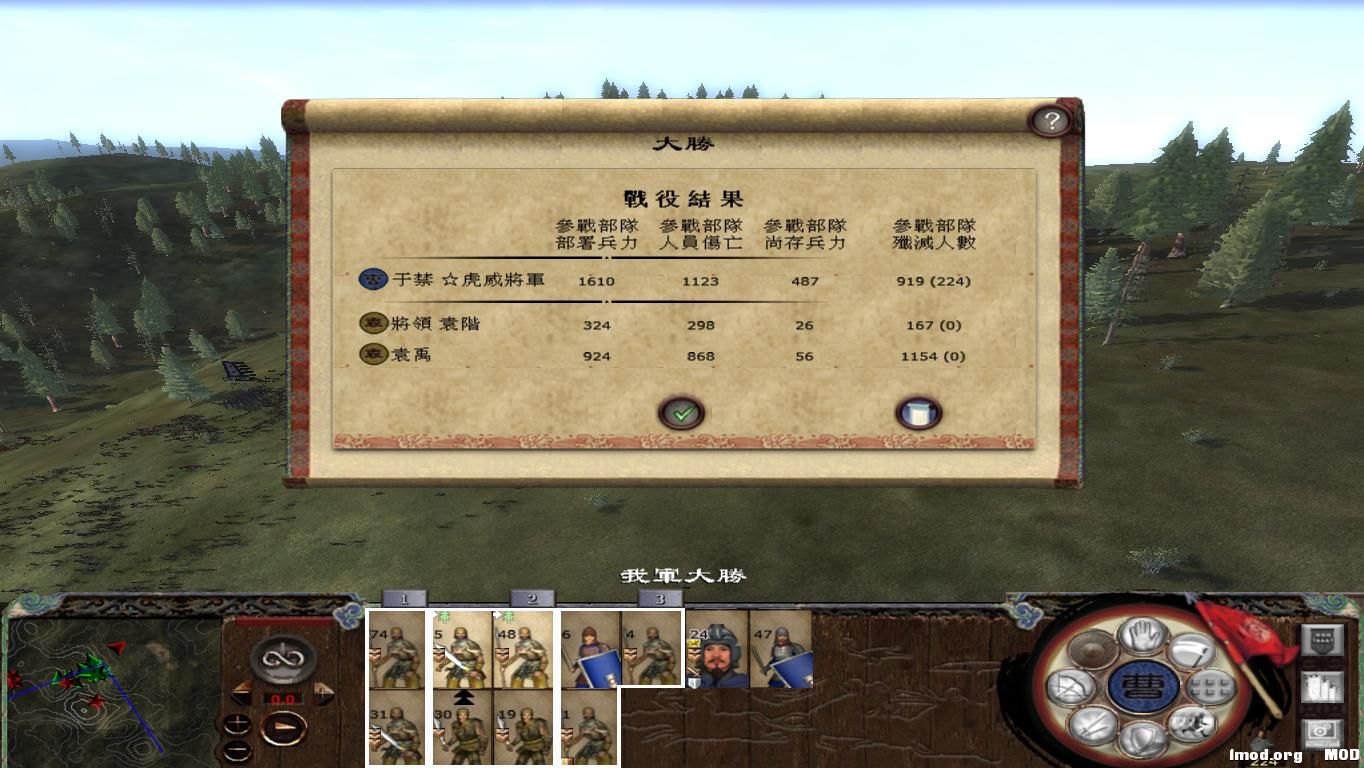Viewport: 1364px width, 768px height.
Task: Switch to unit group tab 1
Action: [403, 597]
